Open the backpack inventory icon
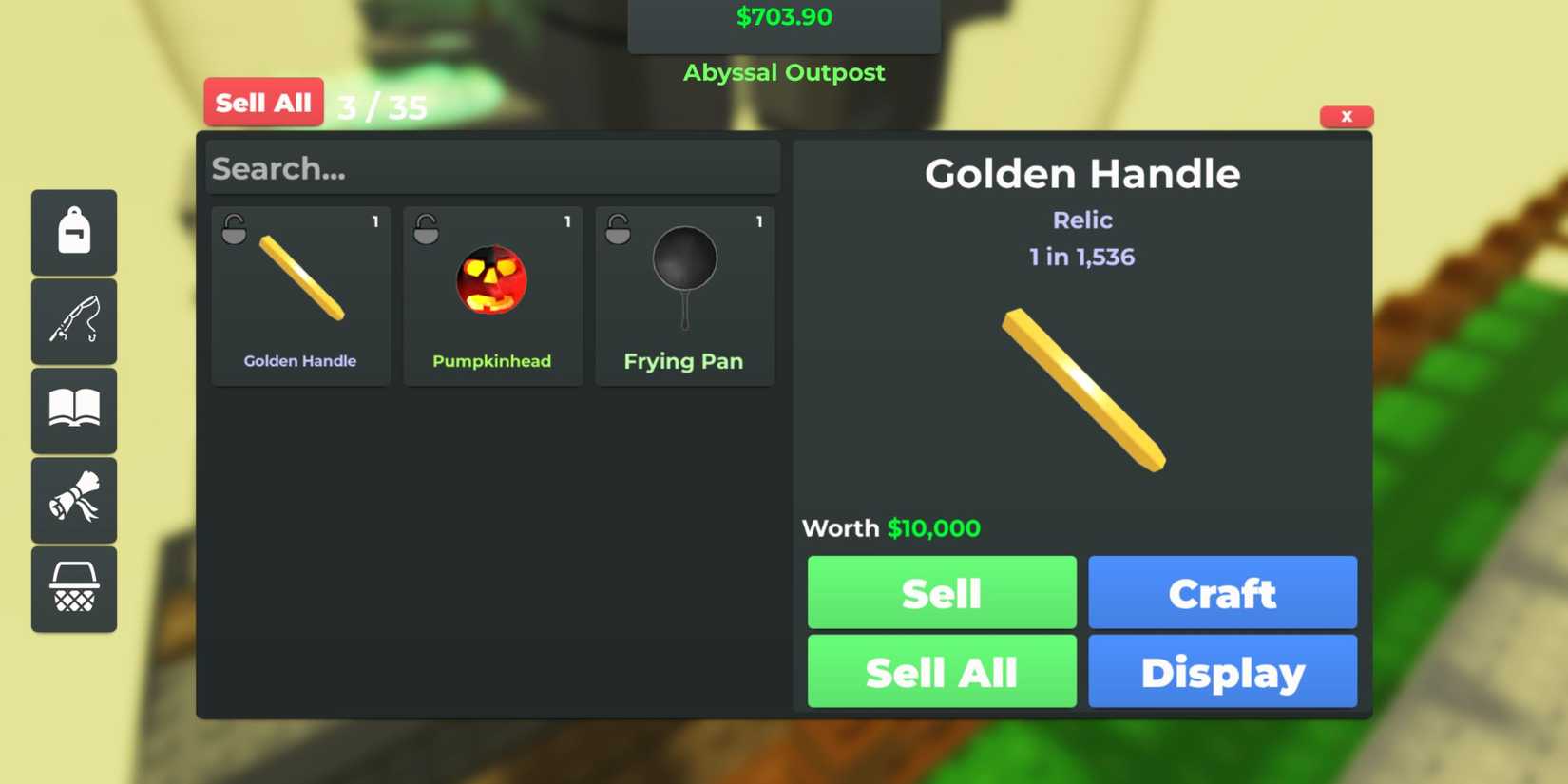 tap(74, 232)
